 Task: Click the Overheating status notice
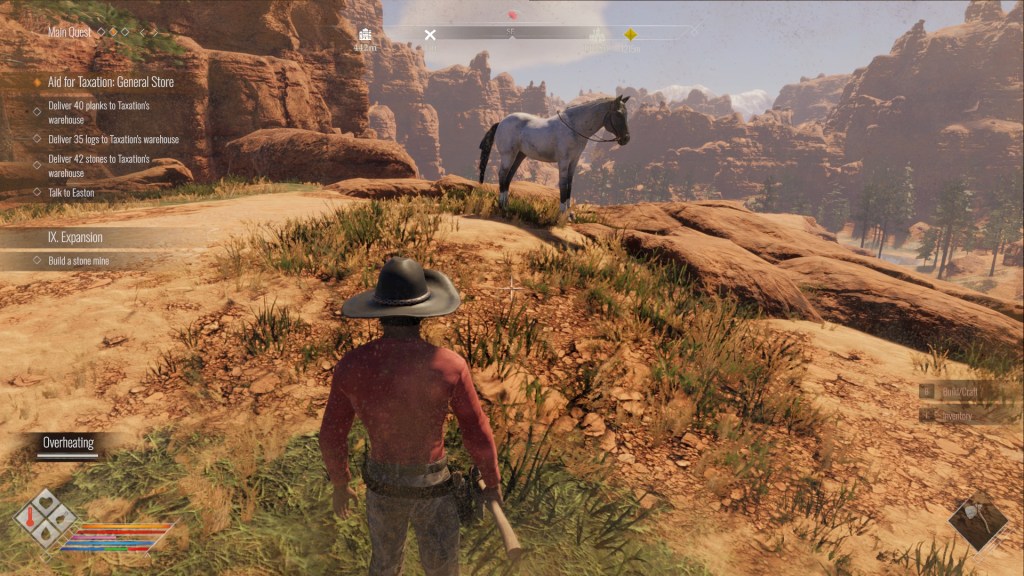tap(68, 443)
